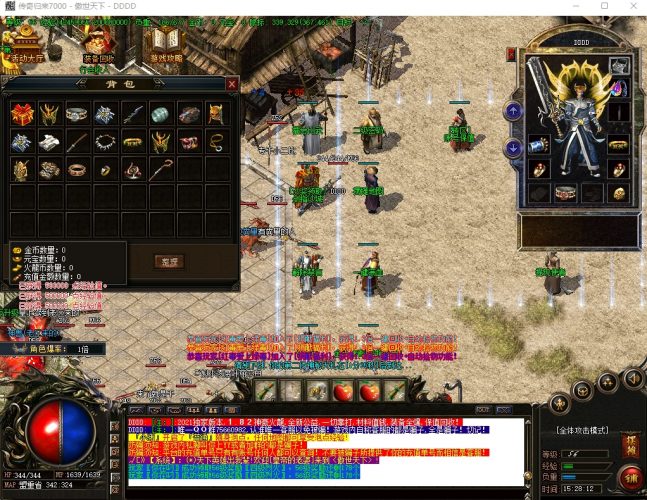This screenshot has height=500, width=647.
Task: Select the equipped belt slot
Action: coord(566,192)
